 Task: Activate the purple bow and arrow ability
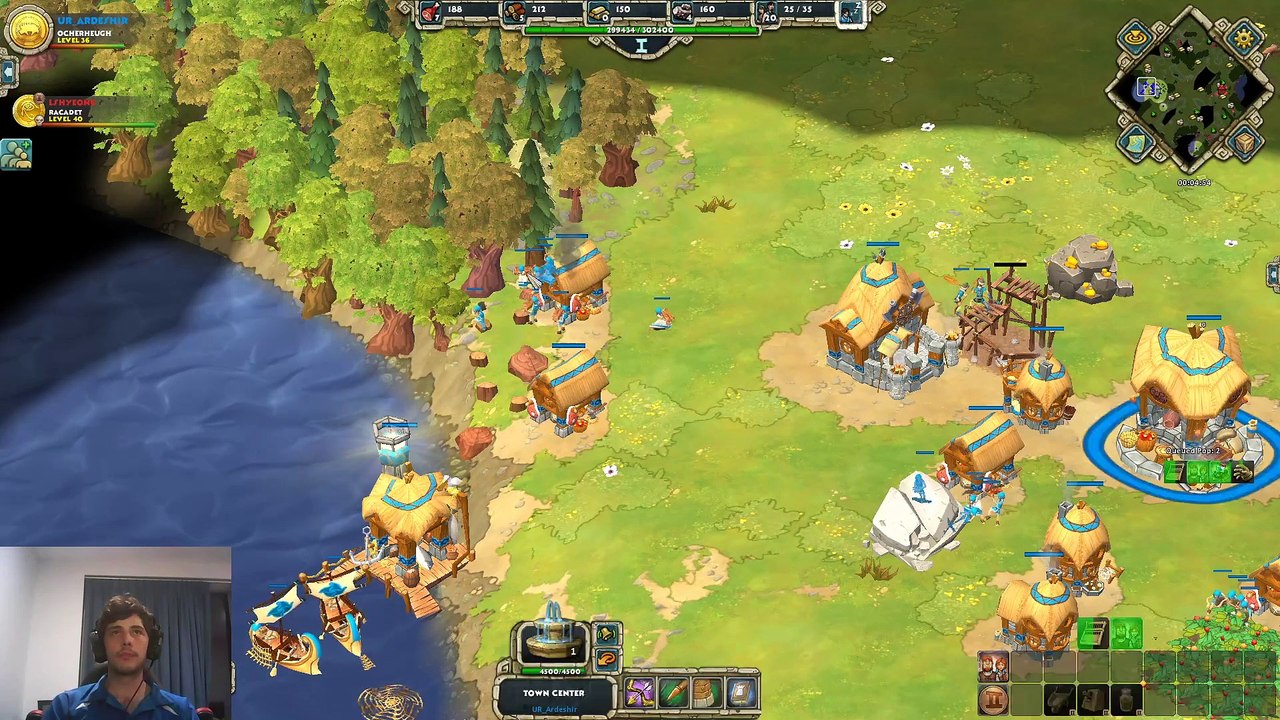click(639, 692)
